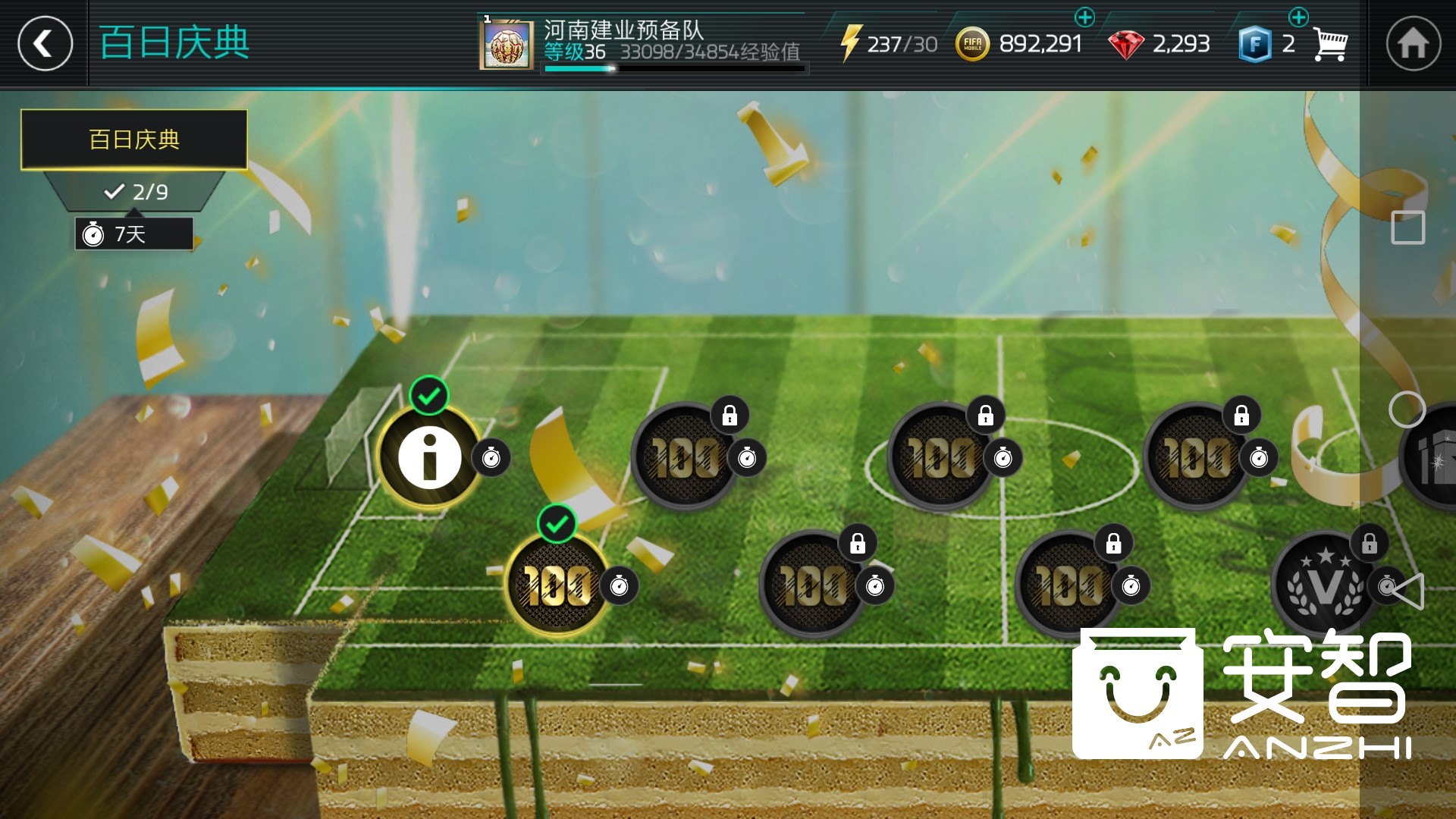Check the 7天 countdown timer
The image size is (1456, 819).
pyautogui.click(x=133, y=234)
